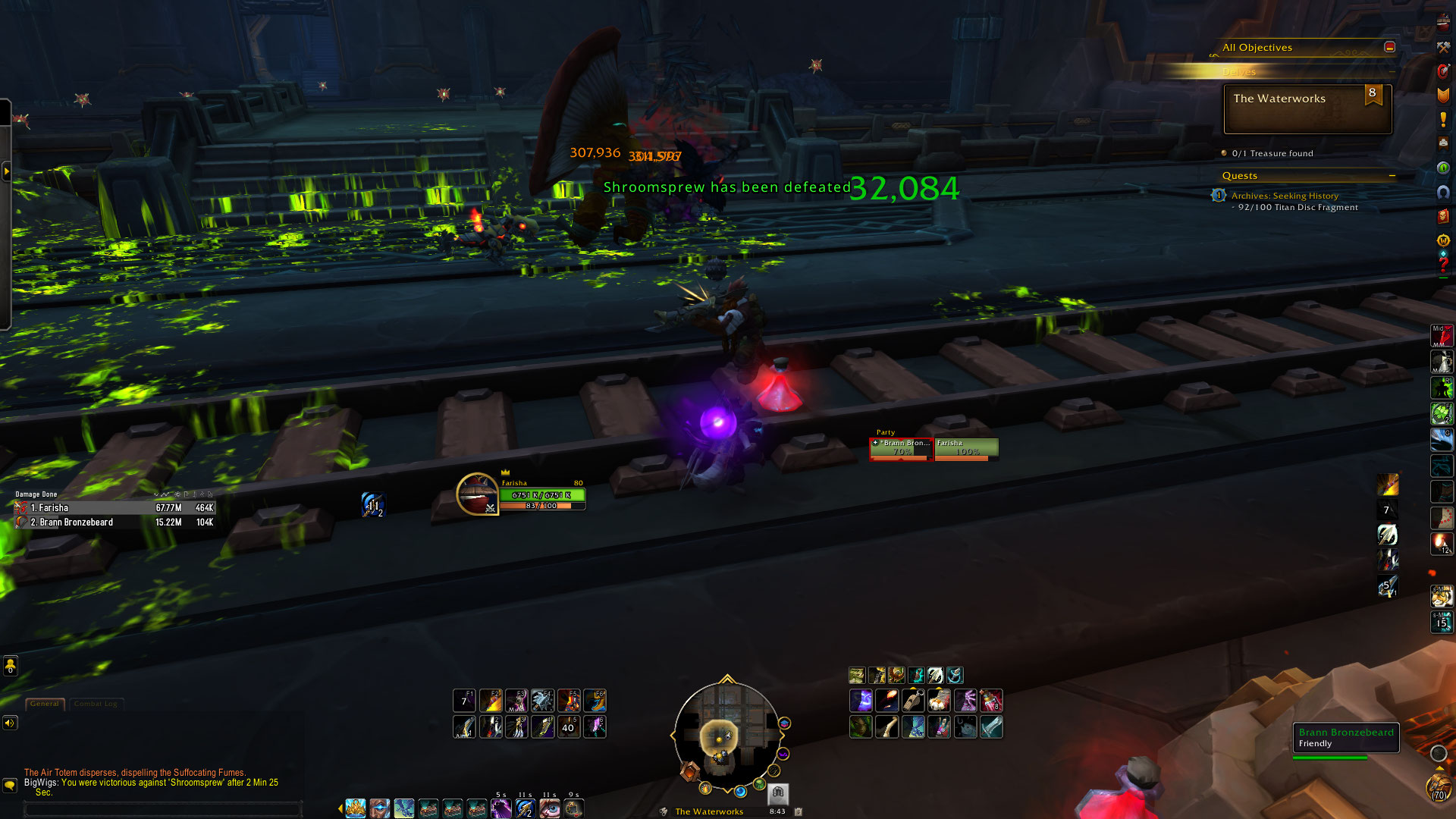This screenshot has width=1456, height=819.
Task: Select Brann Bronzebeard's damage meter row
Action: point(114,522)
